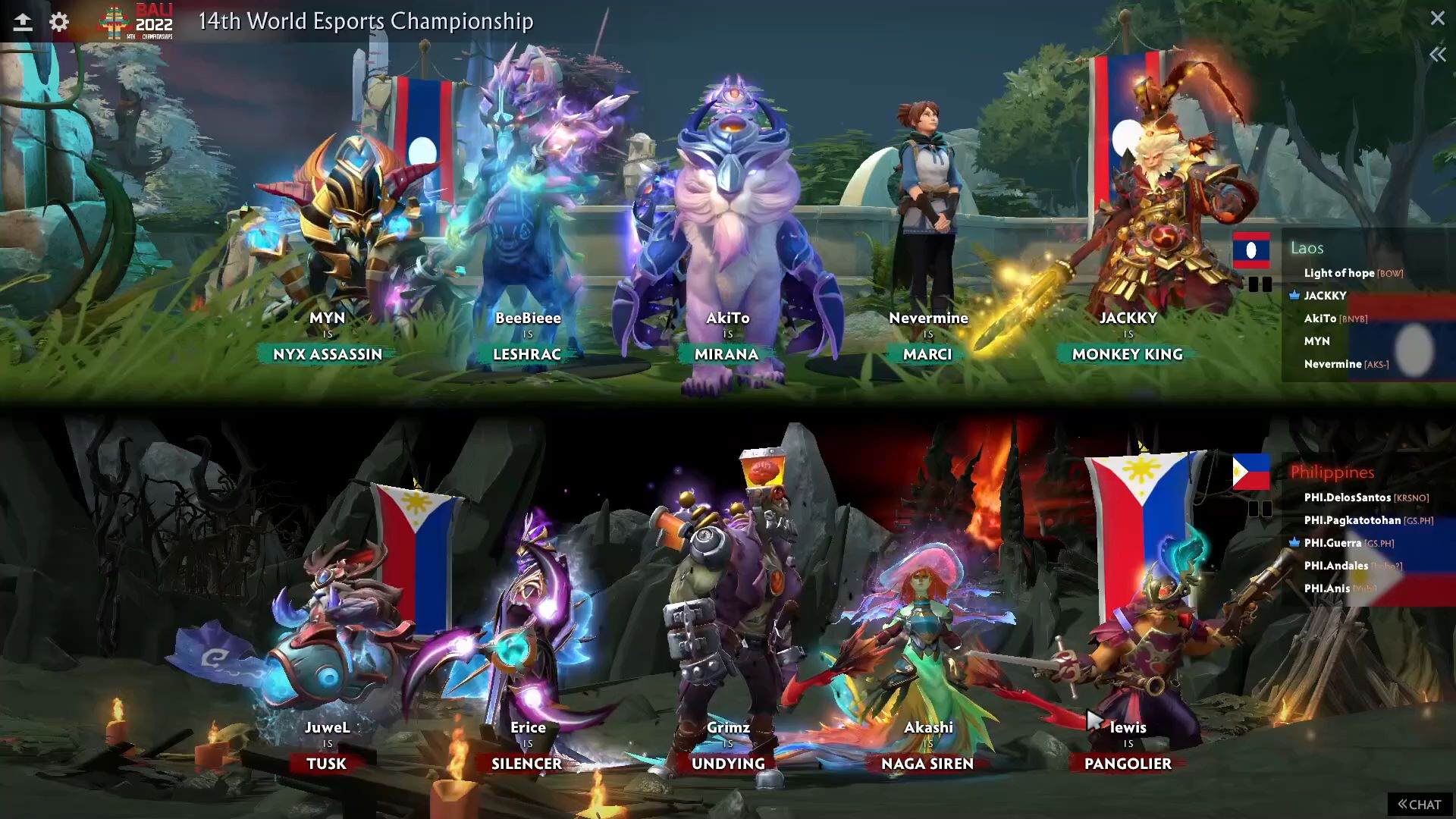This screenshot has height=819, width=1456.
Task: Select Nevermine in the Laos roster list
Action: pos(1332,364)
